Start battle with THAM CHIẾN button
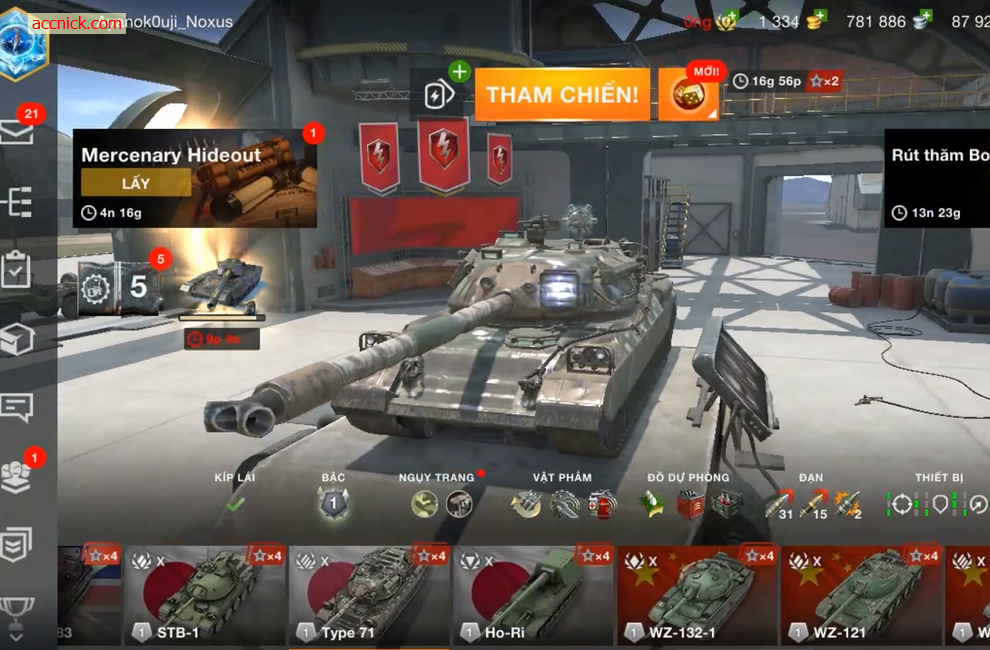This screenshot has height=650, width=990. 561,95
